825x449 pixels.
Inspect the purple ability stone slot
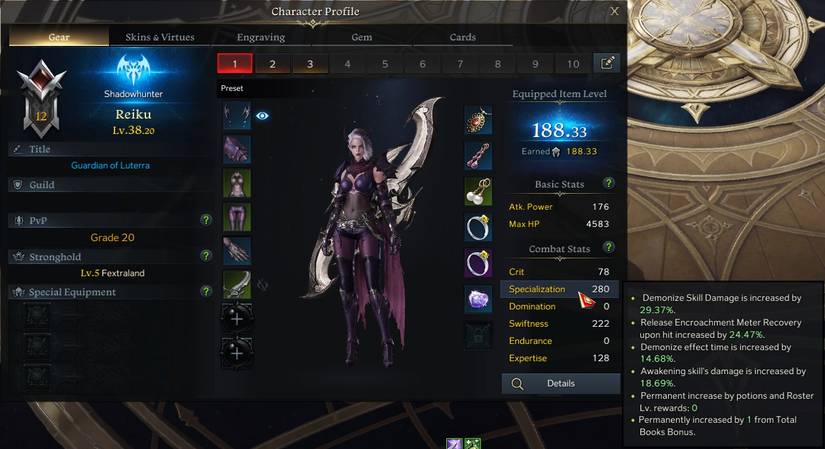[x=479, y=299]
